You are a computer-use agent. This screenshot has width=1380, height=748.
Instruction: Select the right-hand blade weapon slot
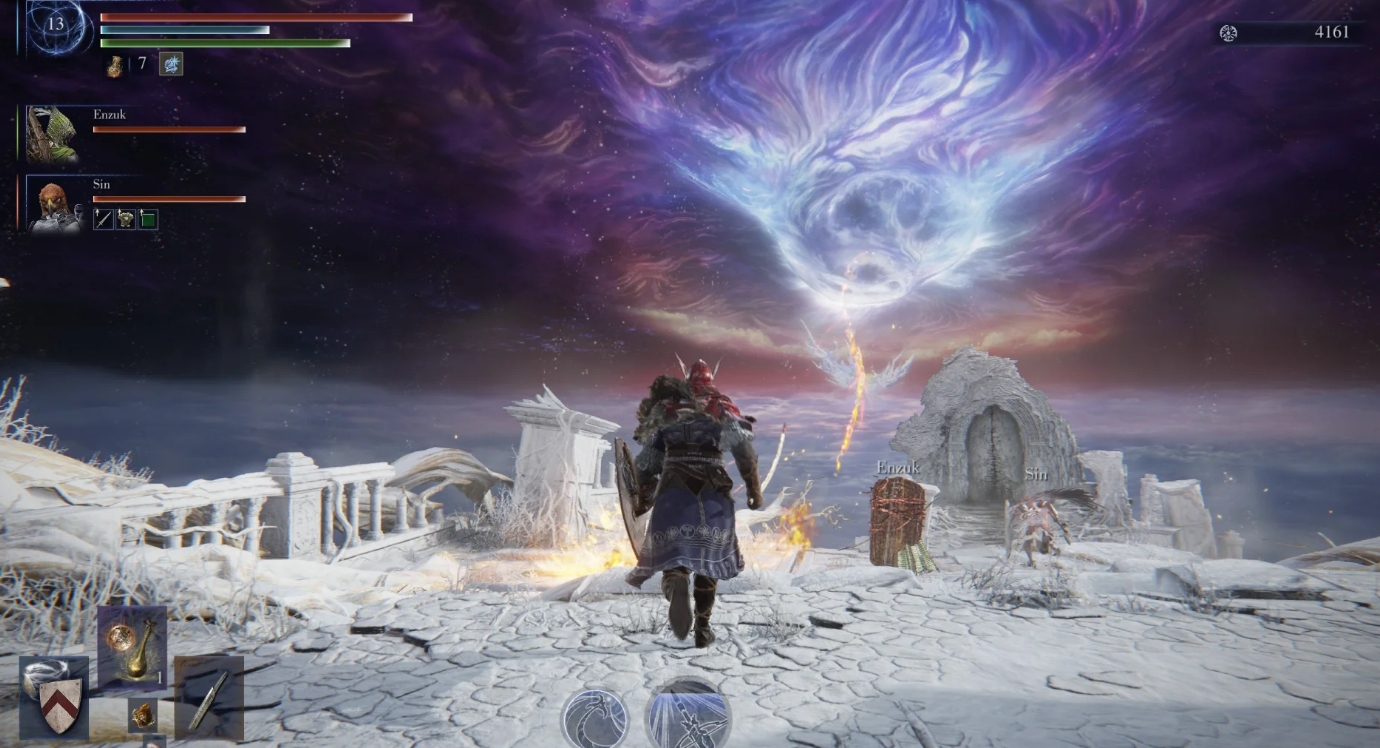(x=208, y=697)
